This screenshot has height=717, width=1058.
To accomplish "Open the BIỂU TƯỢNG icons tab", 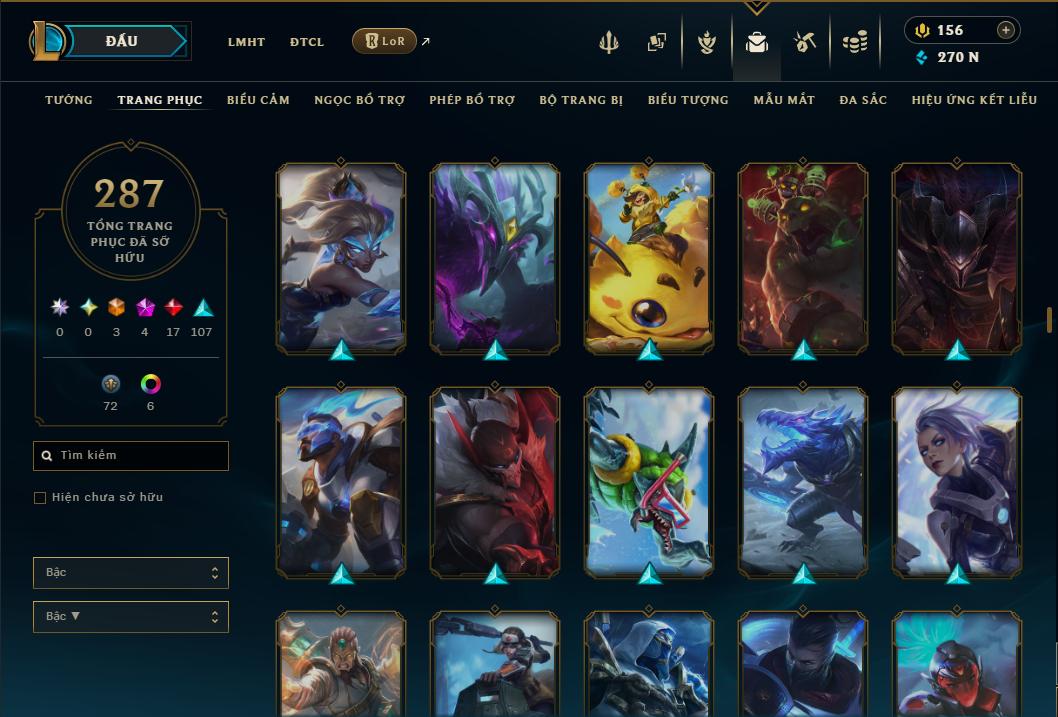I will coord(688,100).
